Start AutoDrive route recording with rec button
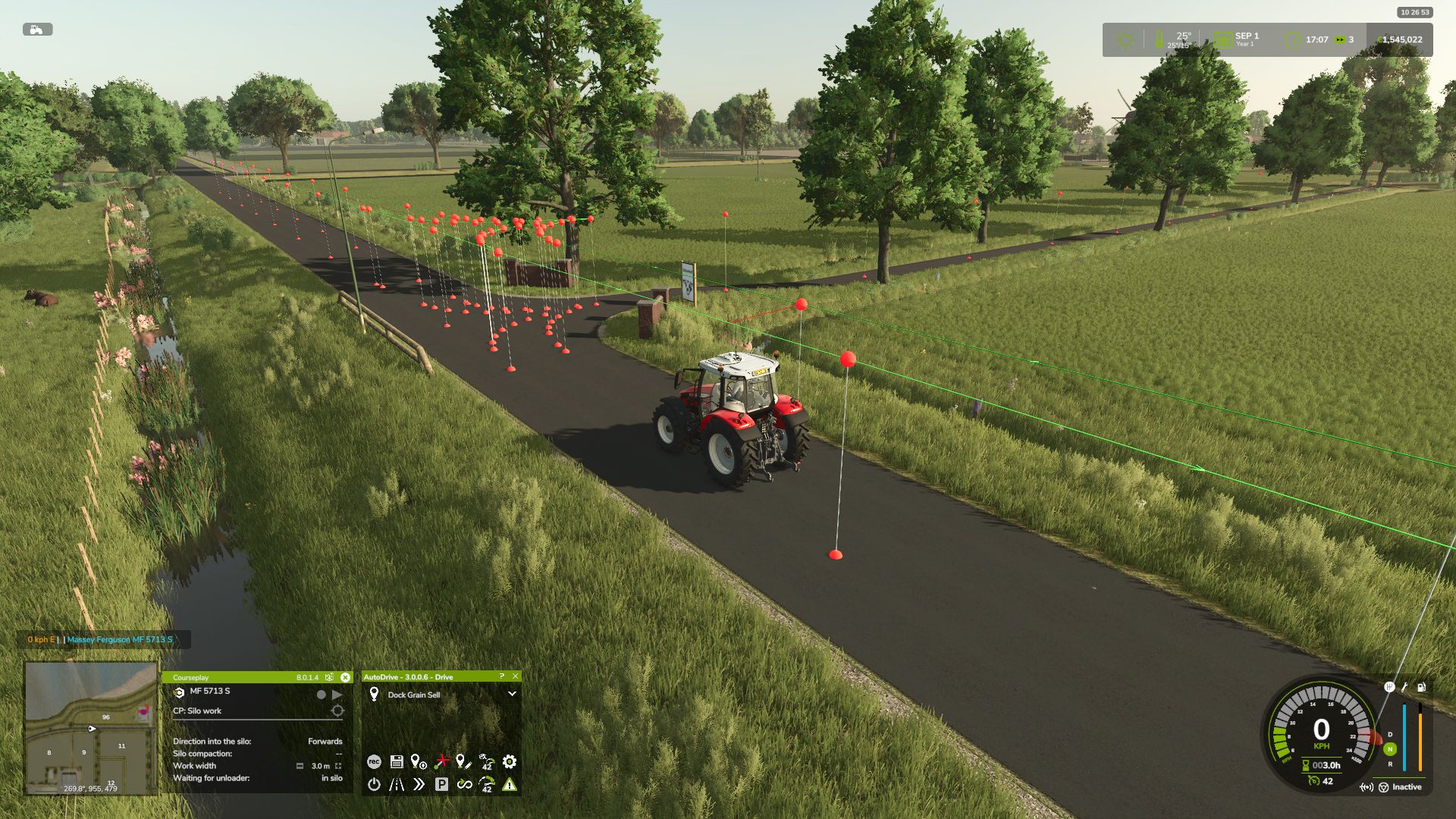Image resolution: width=1456 pixels, height=819 pixels. coord(374,761)
